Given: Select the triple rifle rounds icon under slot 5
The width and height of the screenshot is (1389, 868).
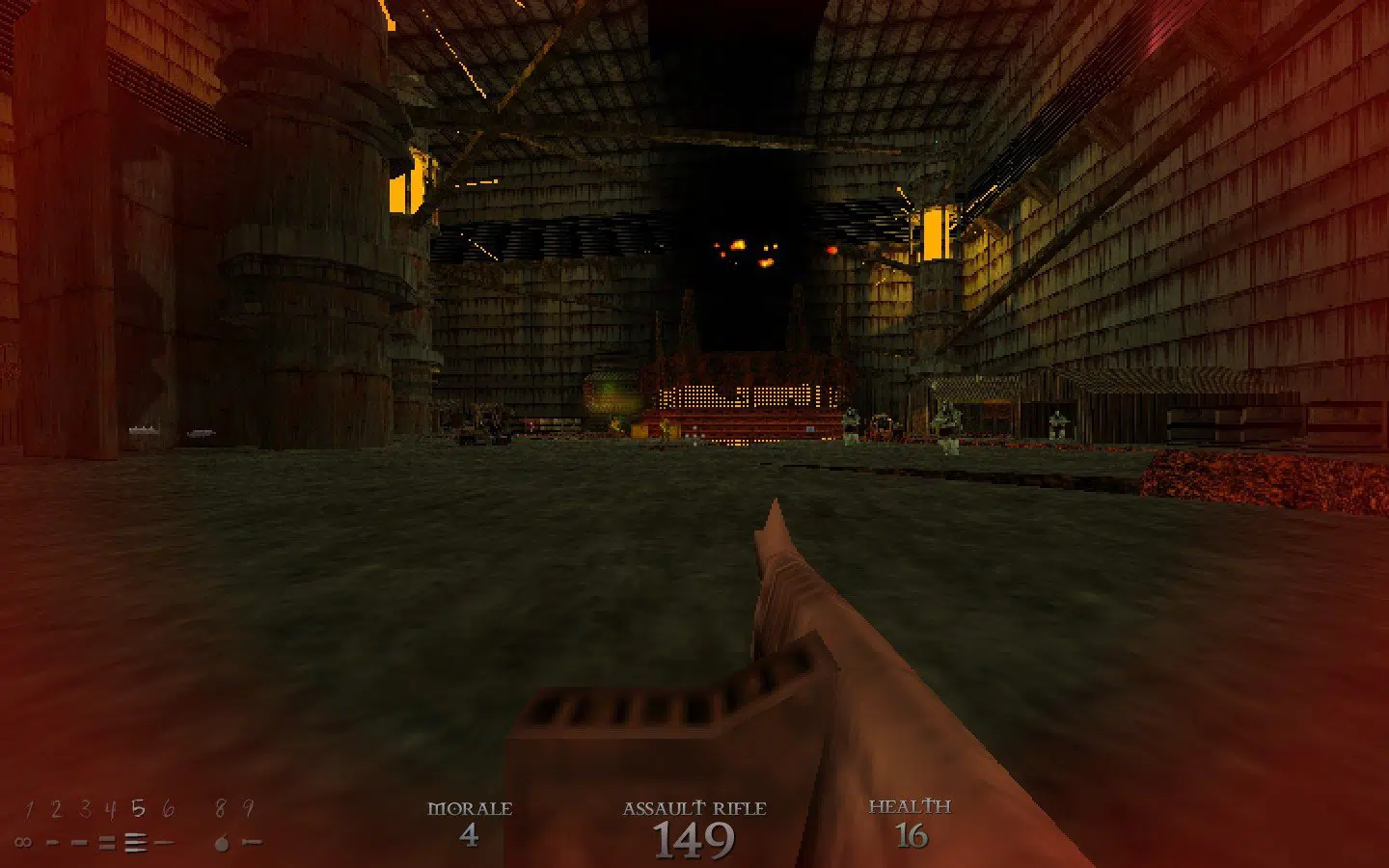Looking at the screenshot, I should (135, 841).
